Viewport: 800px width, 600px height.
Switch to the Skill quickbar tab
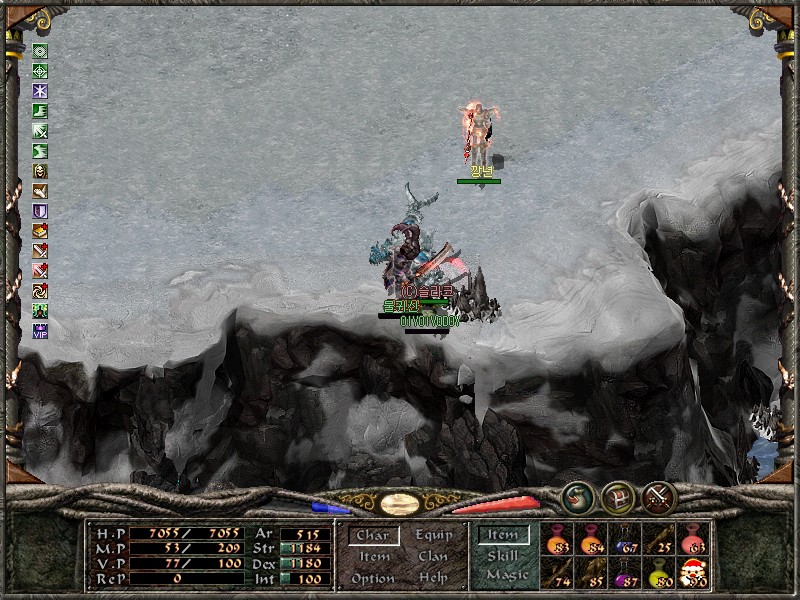pyautogui.click(x=503, y=556)
